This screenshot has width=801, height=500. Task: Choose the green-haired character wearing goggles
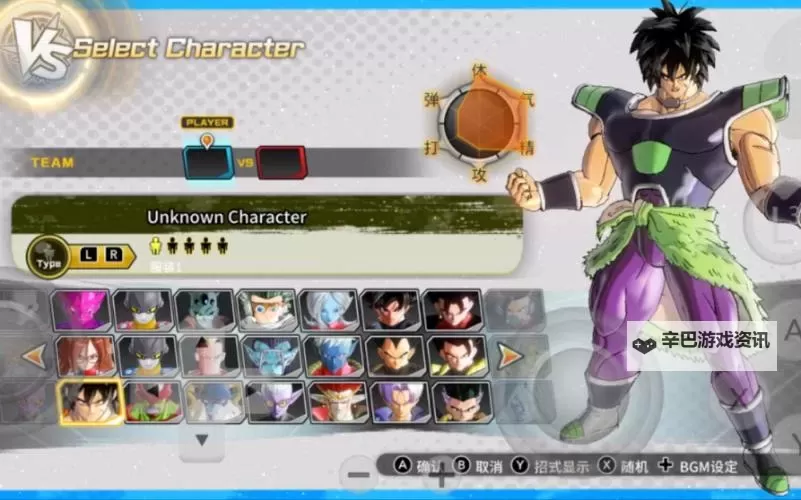pos(269,310)
